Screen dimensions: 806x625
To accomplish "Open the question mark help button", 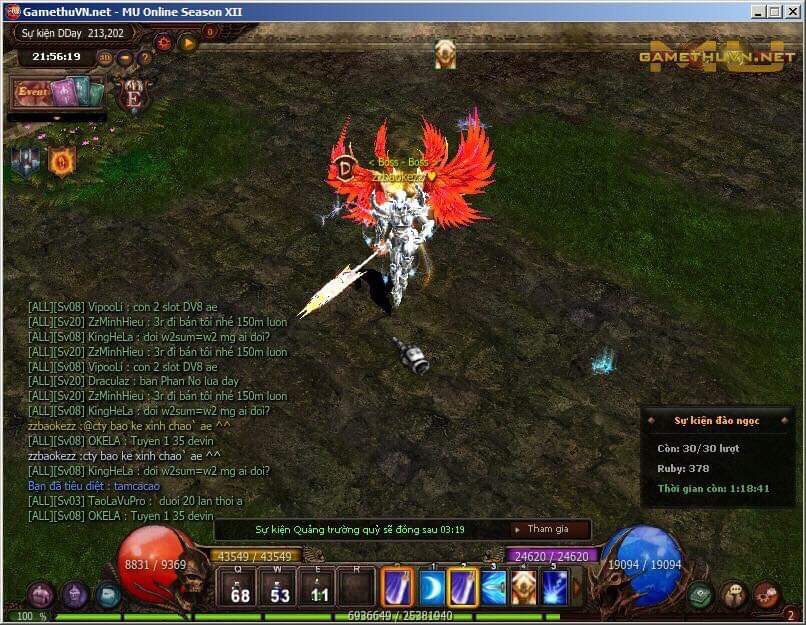I will (145, 57).
